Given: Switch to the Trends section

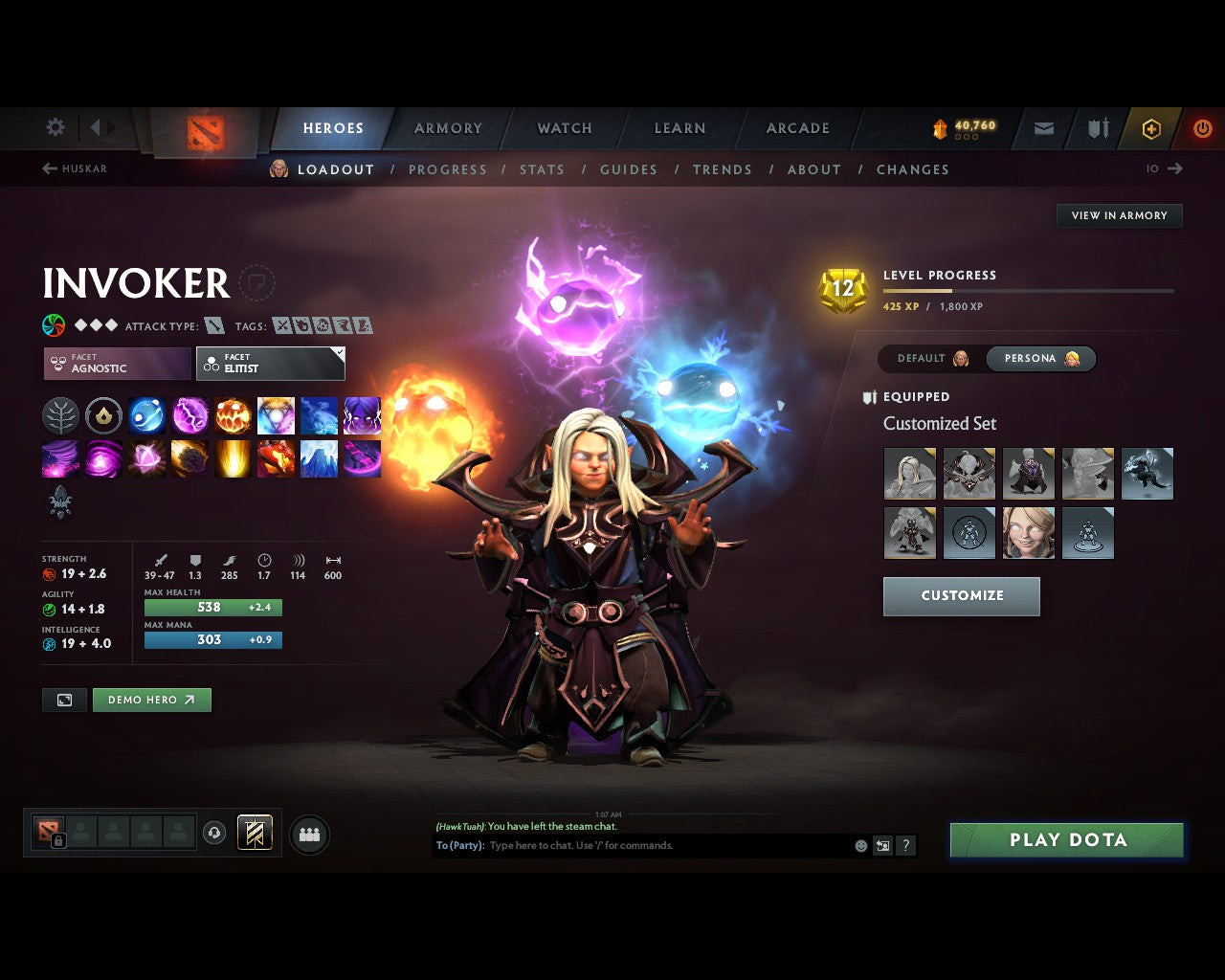Looking at the screenshot, I should click(x=722, y=169).
